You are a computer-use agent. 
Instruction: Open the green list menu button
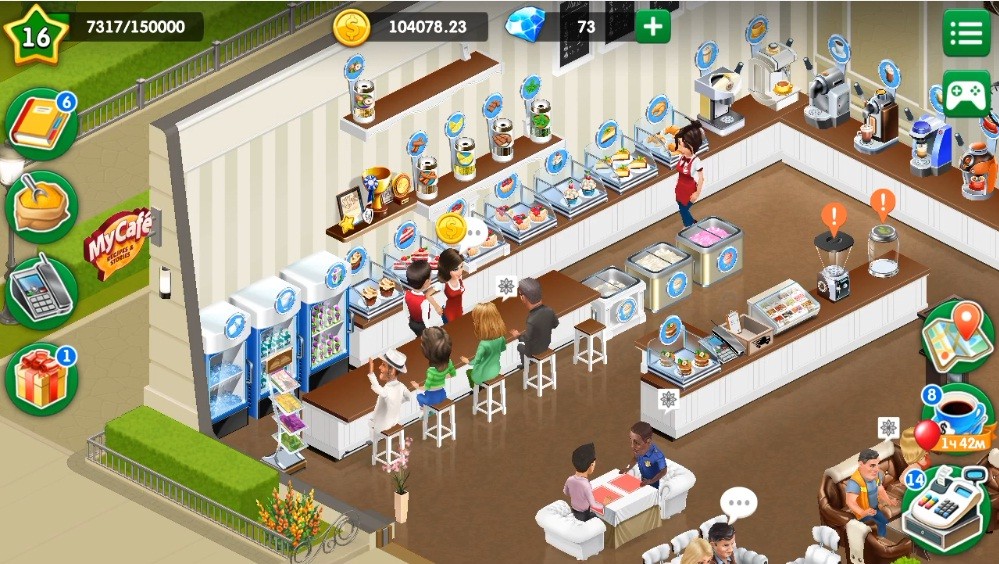966,33
